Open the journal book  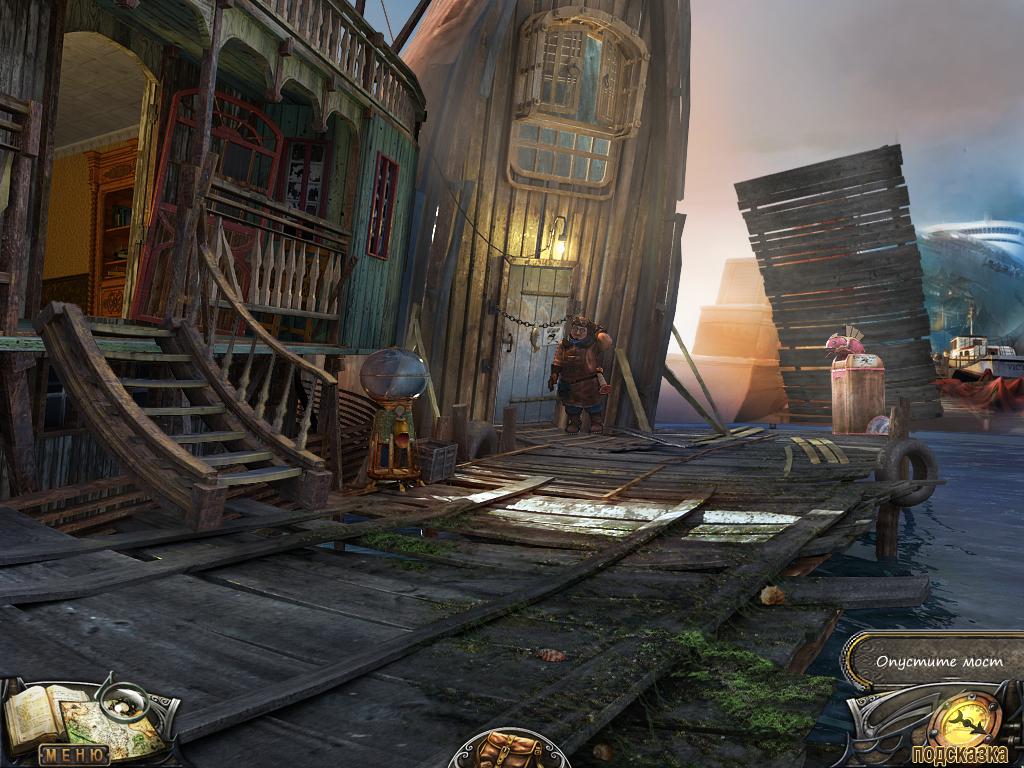pyautogui.click(x=34, y=712)
